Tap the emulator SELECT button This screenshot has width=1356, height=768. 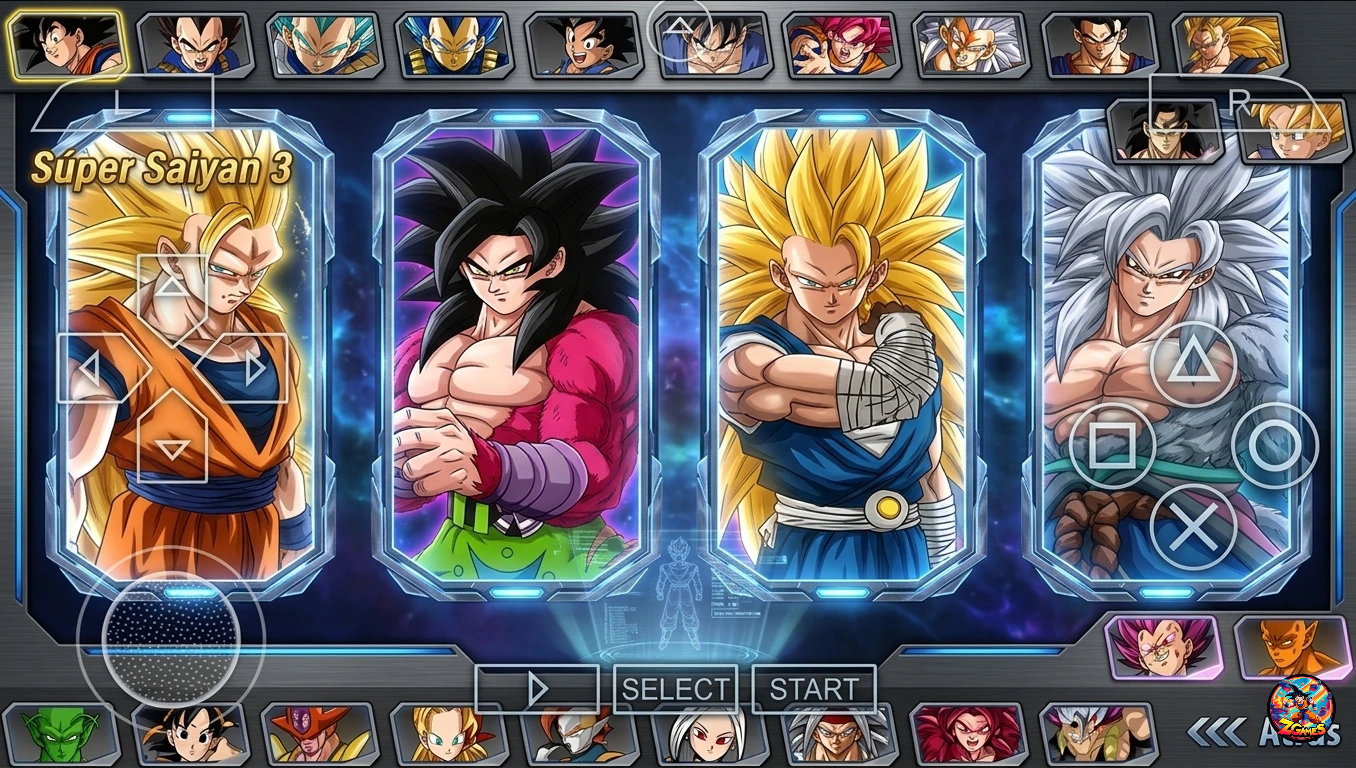point(676,689)
